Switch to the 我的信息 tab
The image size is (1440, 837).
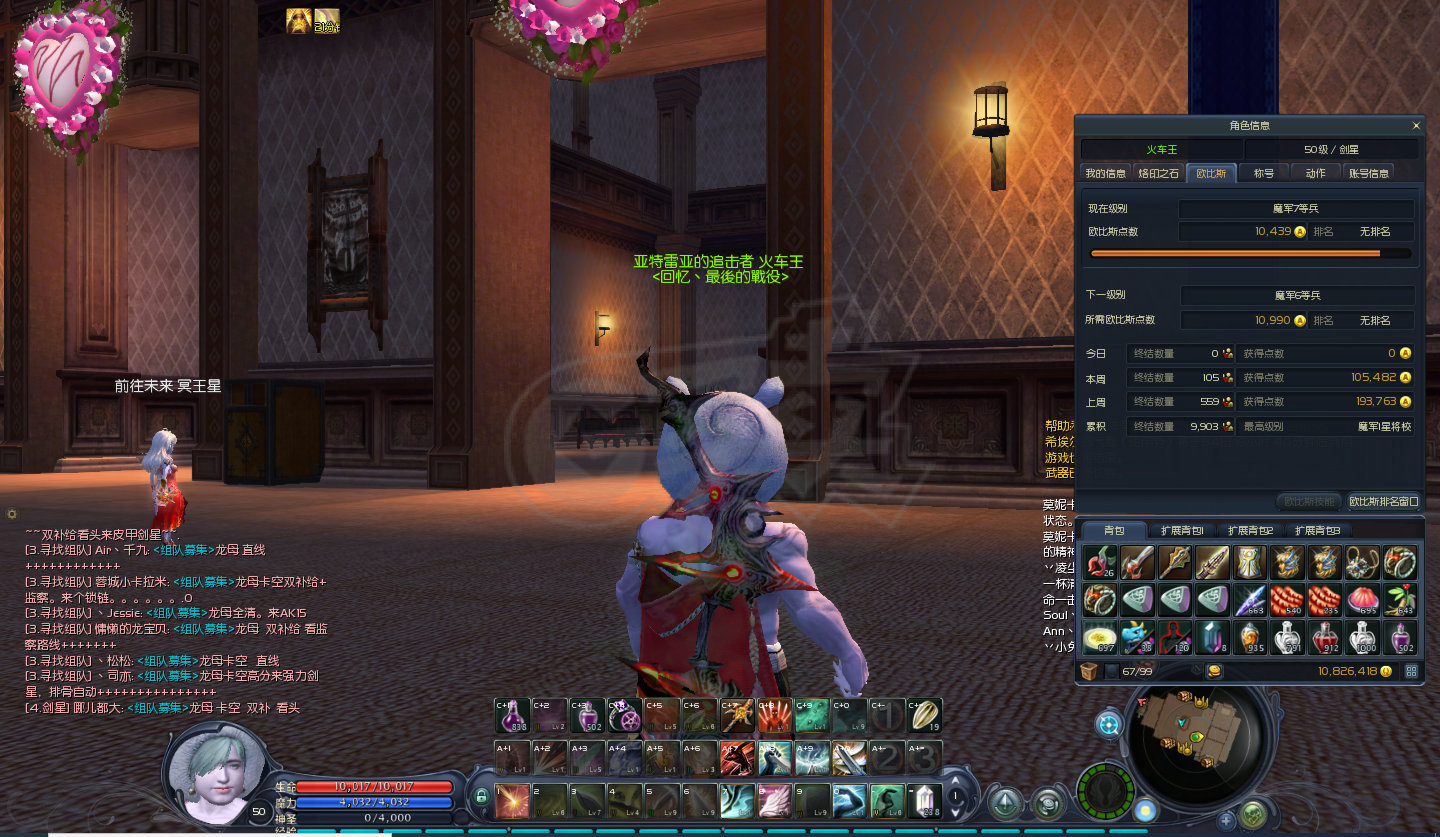pyautogui.click(x=1105, y=173)
